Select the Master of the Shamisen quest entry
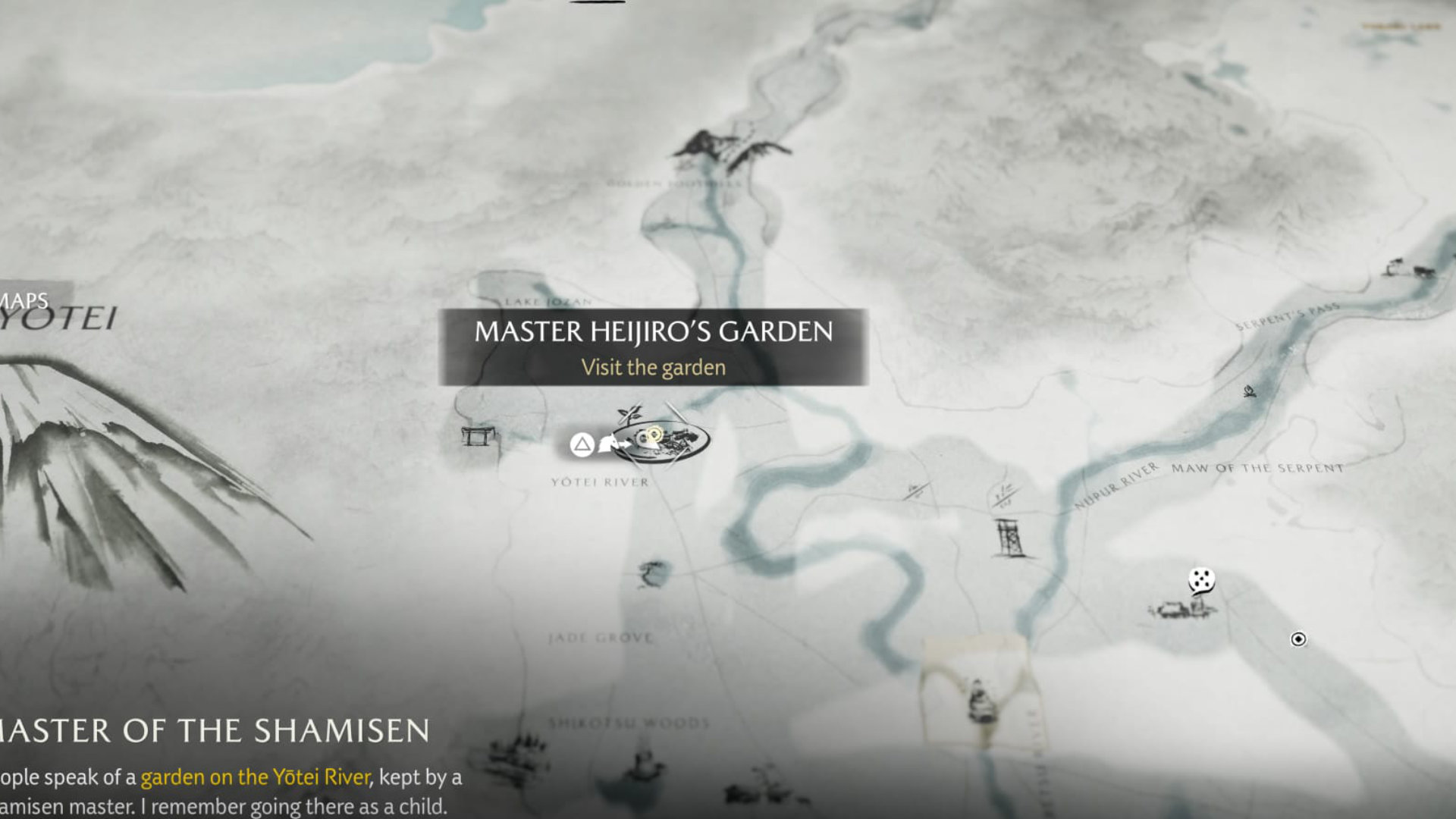This screenshot has height=819, width=1456. 215,731
